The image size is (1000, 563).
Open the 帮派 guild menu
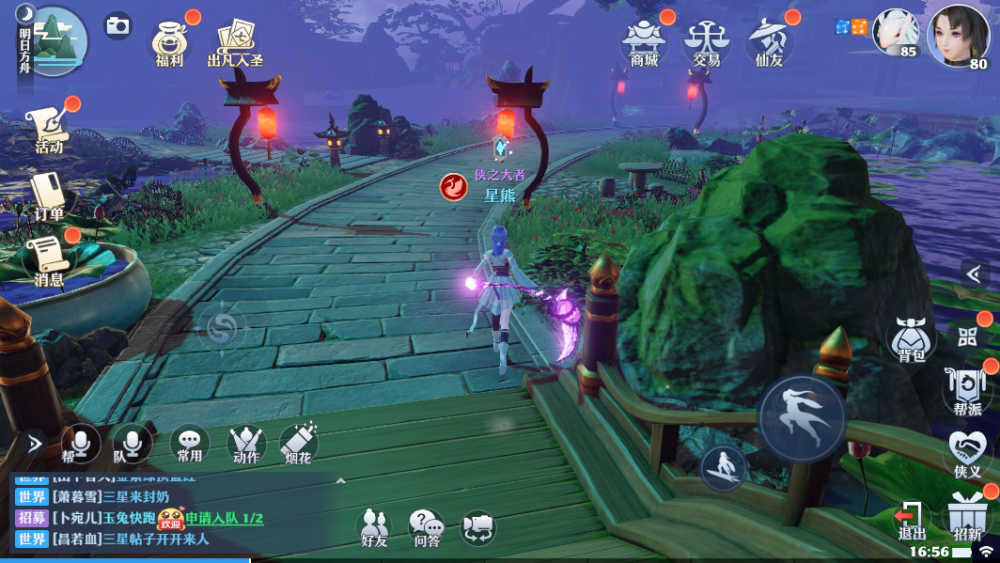[967, 390]
